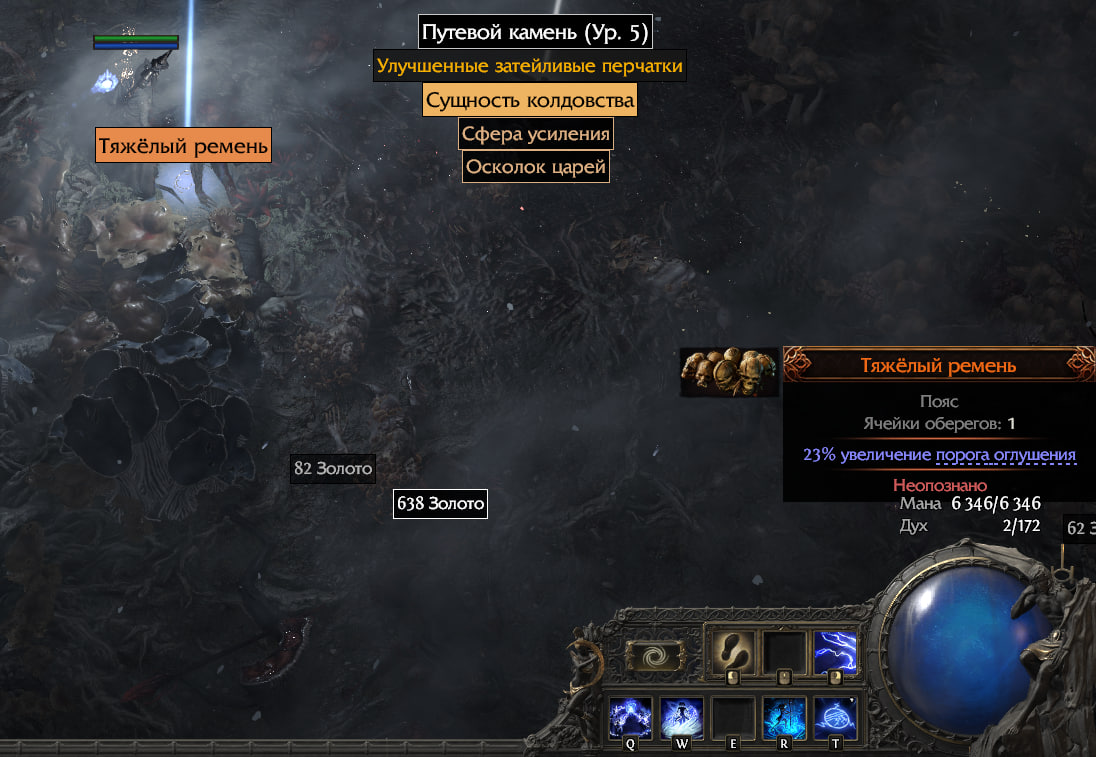Viewport: 1096px width, 757px height.
Task: Pick up the Путевой камень (Ур. 5) label
Action: point(535,32)
